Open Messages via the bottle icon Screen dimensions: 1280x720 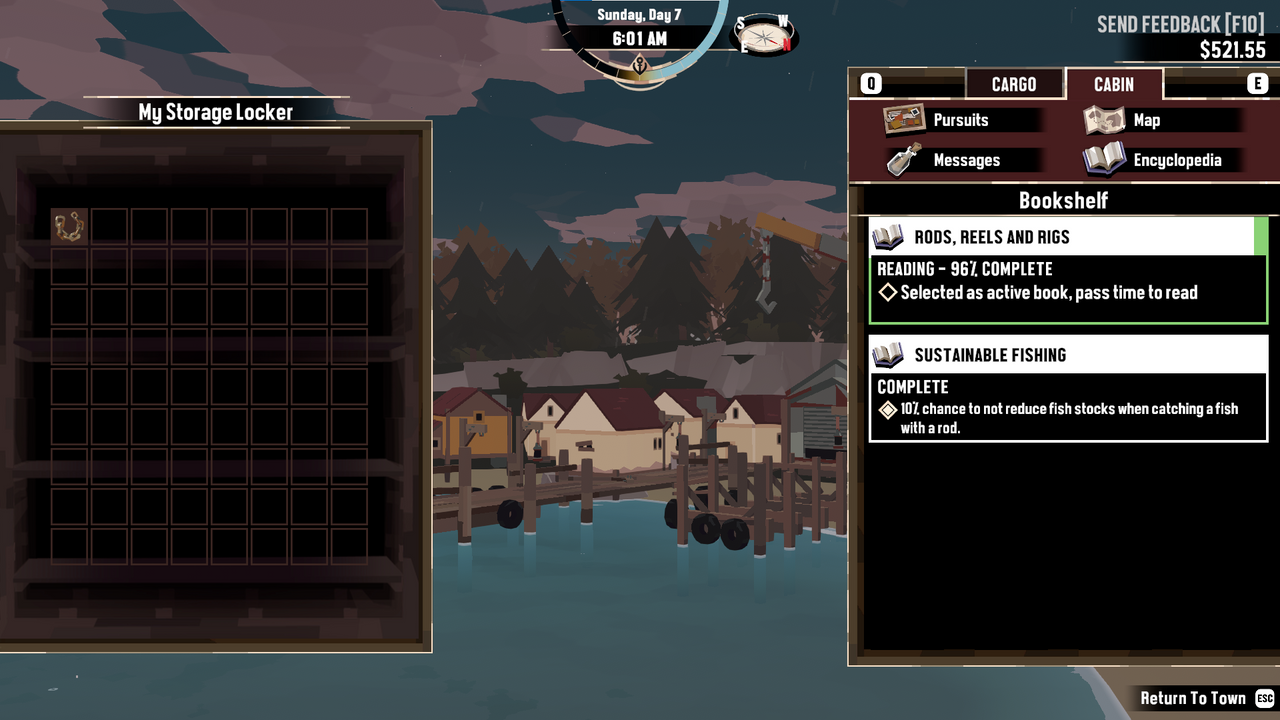tap(898, 159)
